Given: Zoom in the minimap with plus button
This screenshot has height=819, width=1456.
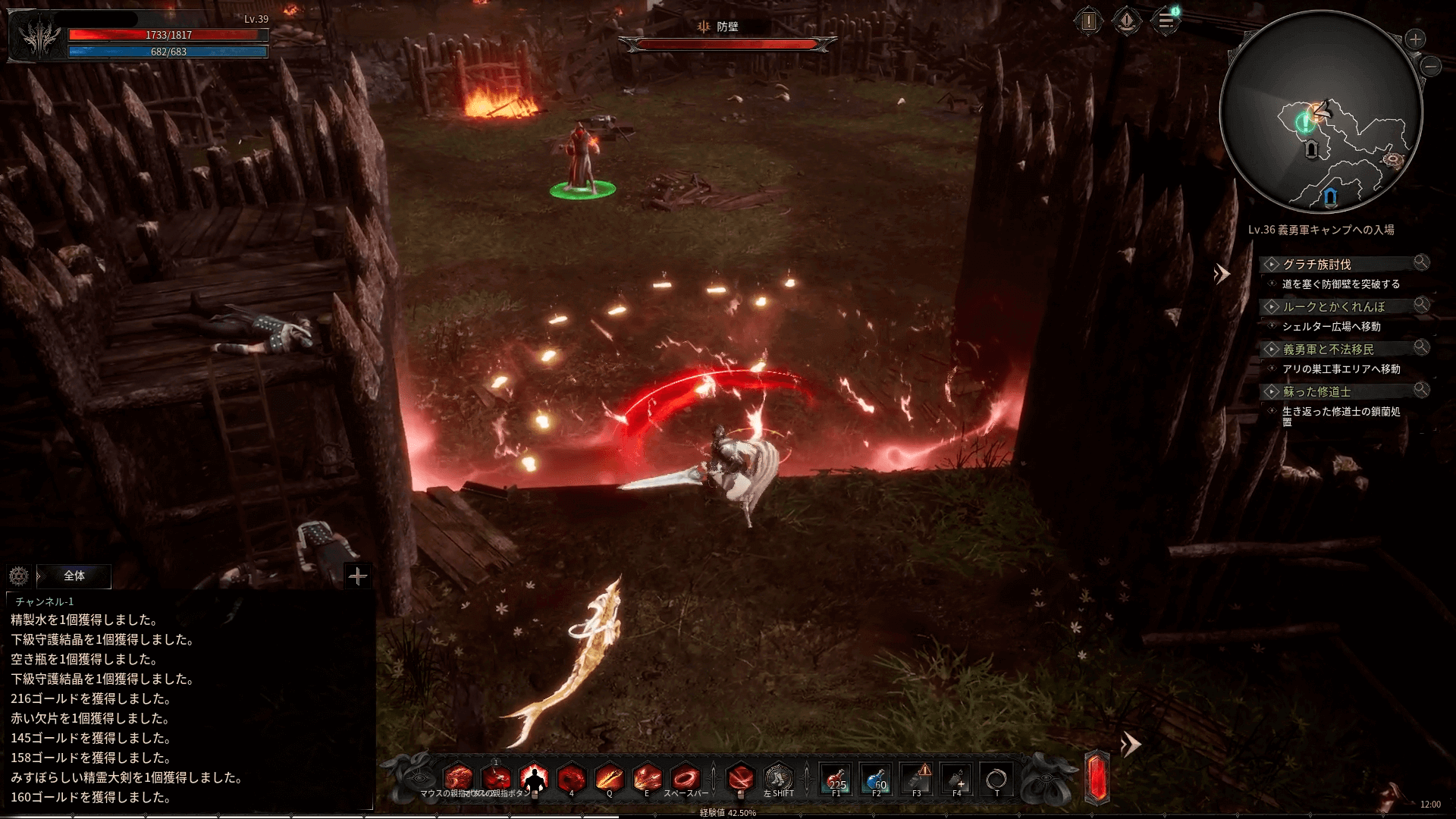Looking at the screenshot, I should [1415, 39].
